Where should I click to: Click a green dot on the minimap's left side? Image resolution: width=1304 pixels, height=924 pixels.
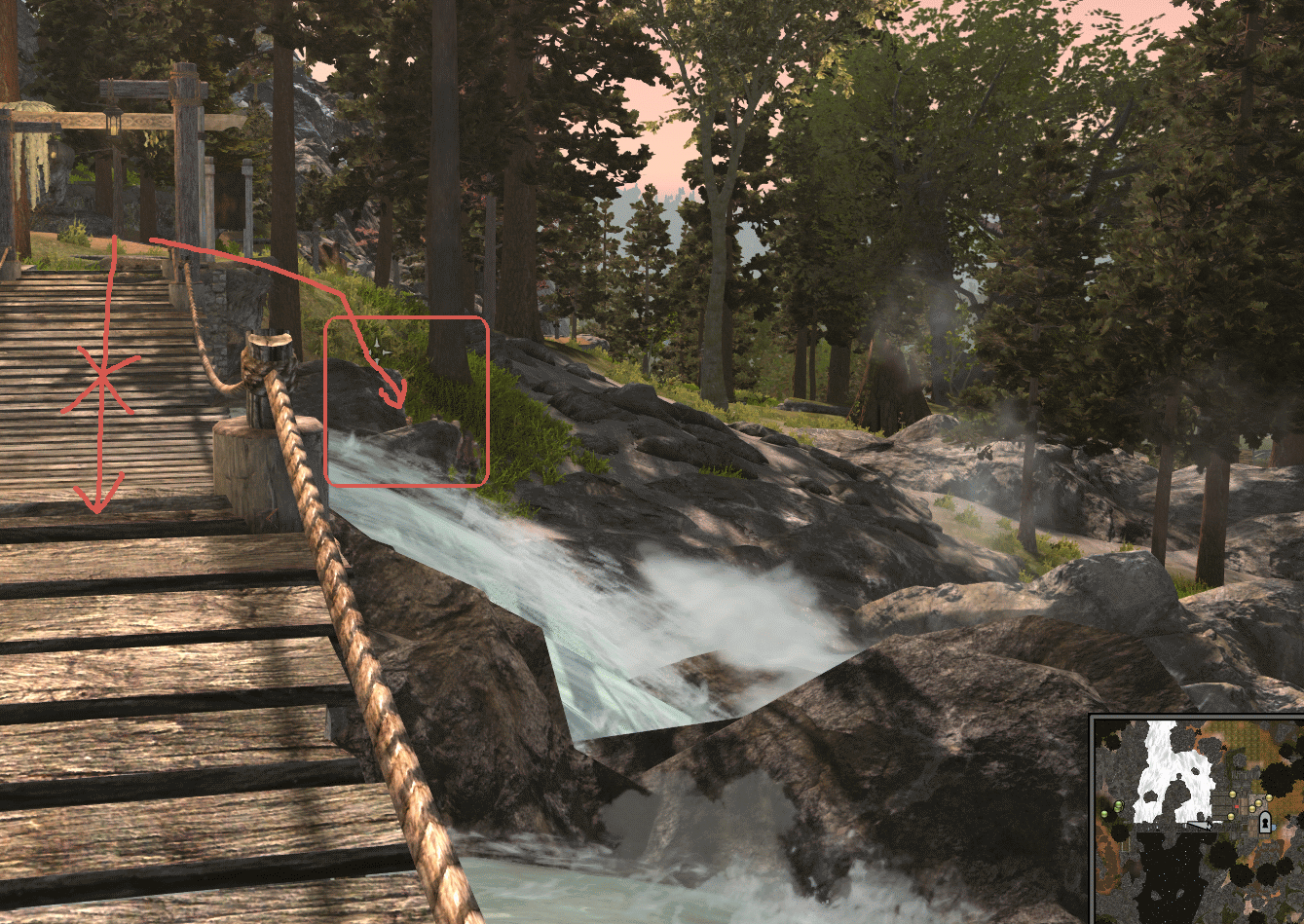(x=1103, y=814)
